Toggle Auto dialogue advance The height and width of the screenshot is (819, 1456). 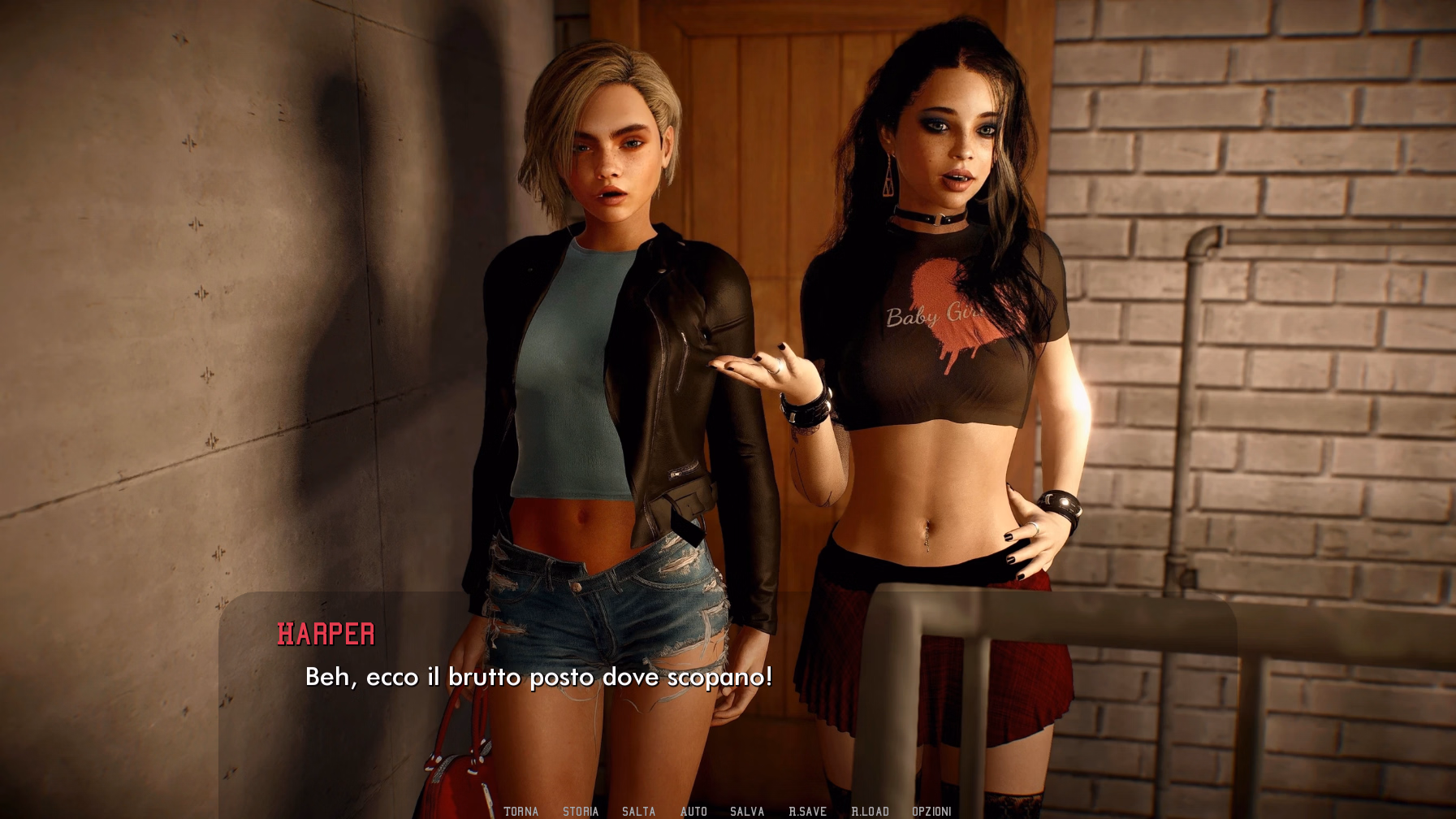[693, 811]
